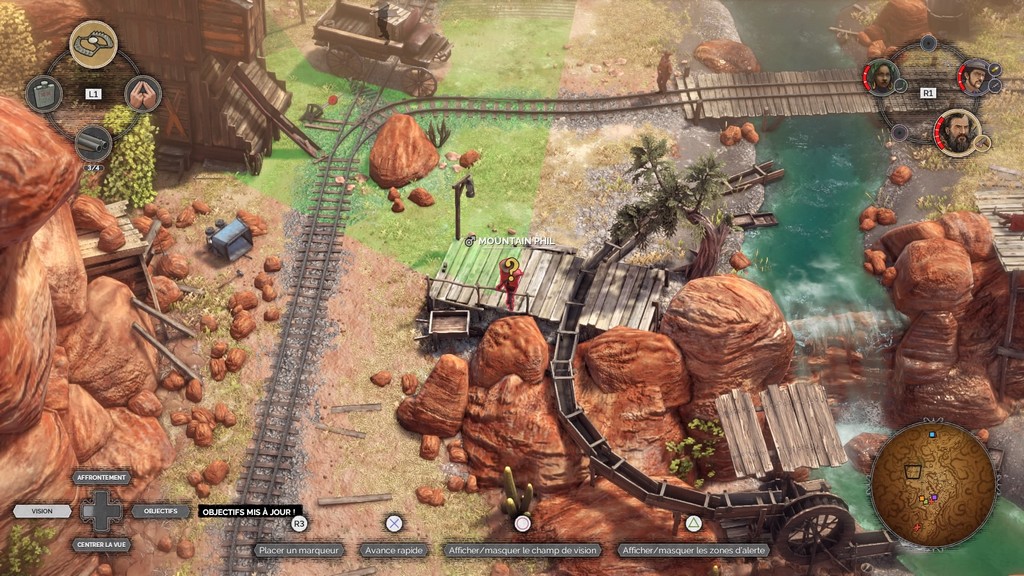Open the circular minimap

point(932,482)
